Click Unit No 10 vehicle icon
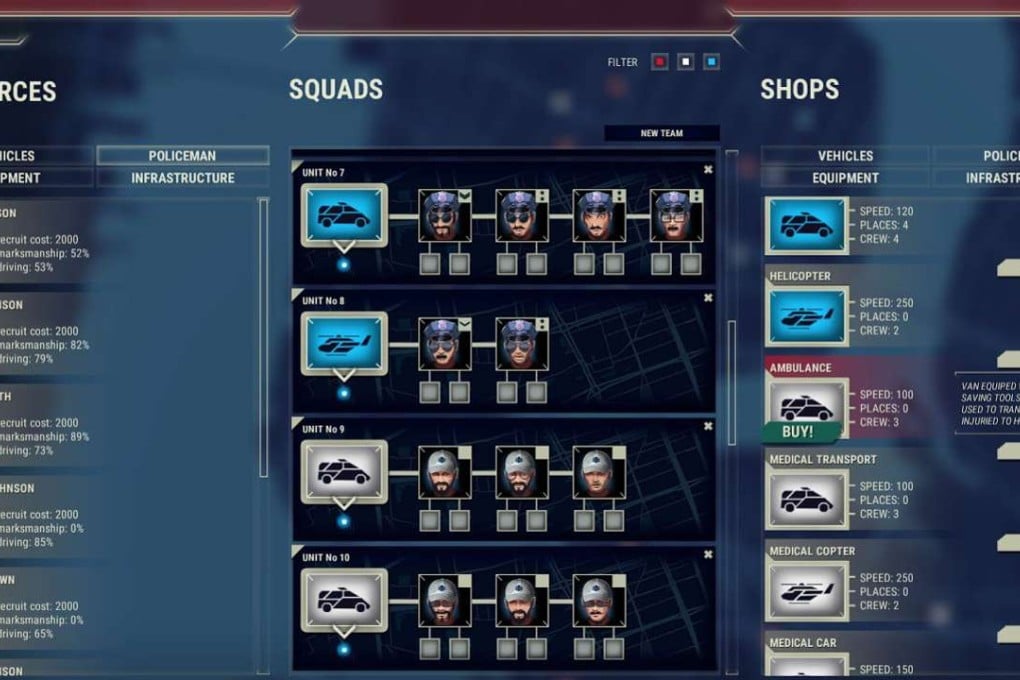Screen dimensions: 1020x680 click(x=344, y=599)
